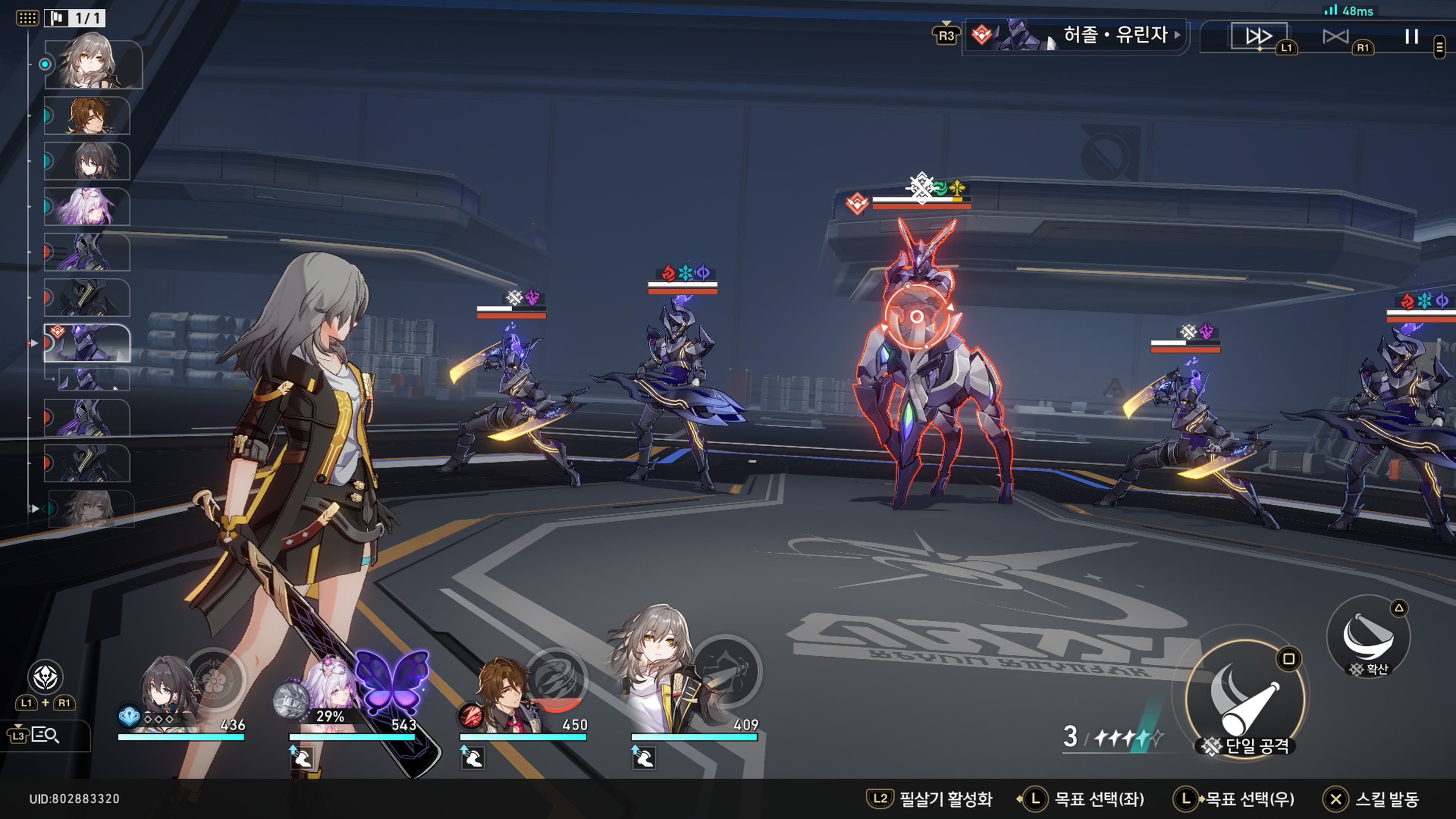This screenshot has width=1456, height=819.
Task: Select the grey-haired Trailblazer's party portrait
Action: coord(659,673)
